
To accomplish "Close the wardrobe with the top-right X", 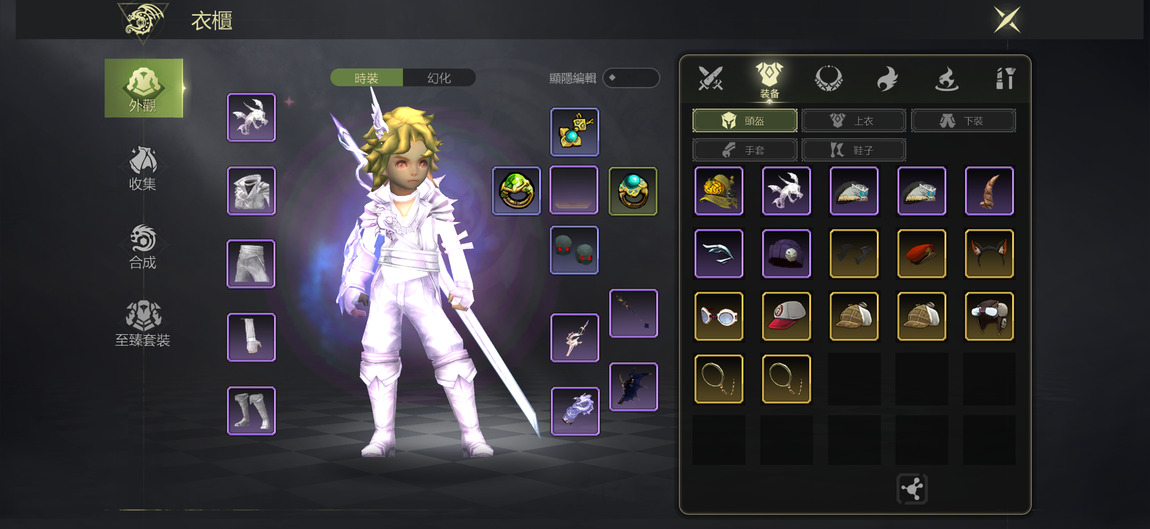I will pyautogui.click(x=1006, y=19).
